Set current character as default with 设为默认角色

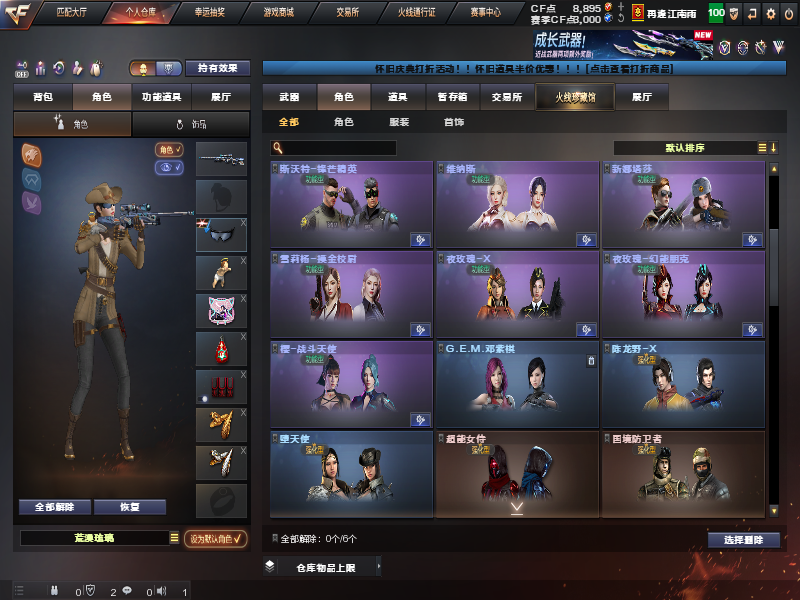pyautogui.click(x=217, y=538)
